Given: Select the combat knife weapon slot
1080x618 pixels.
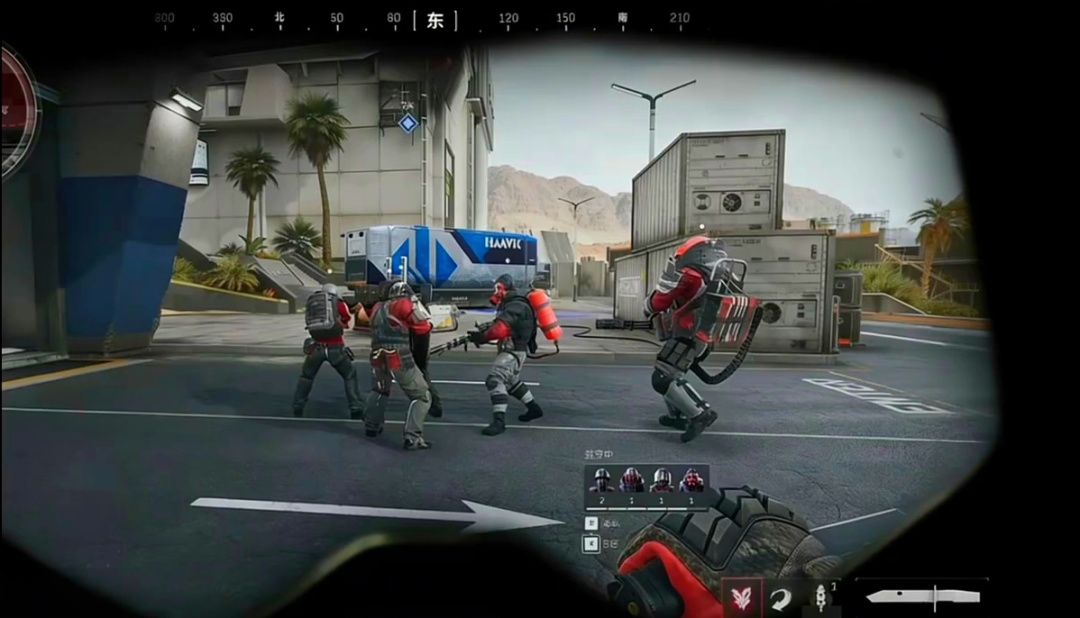Looking at the screenshot, I should 922,596.
